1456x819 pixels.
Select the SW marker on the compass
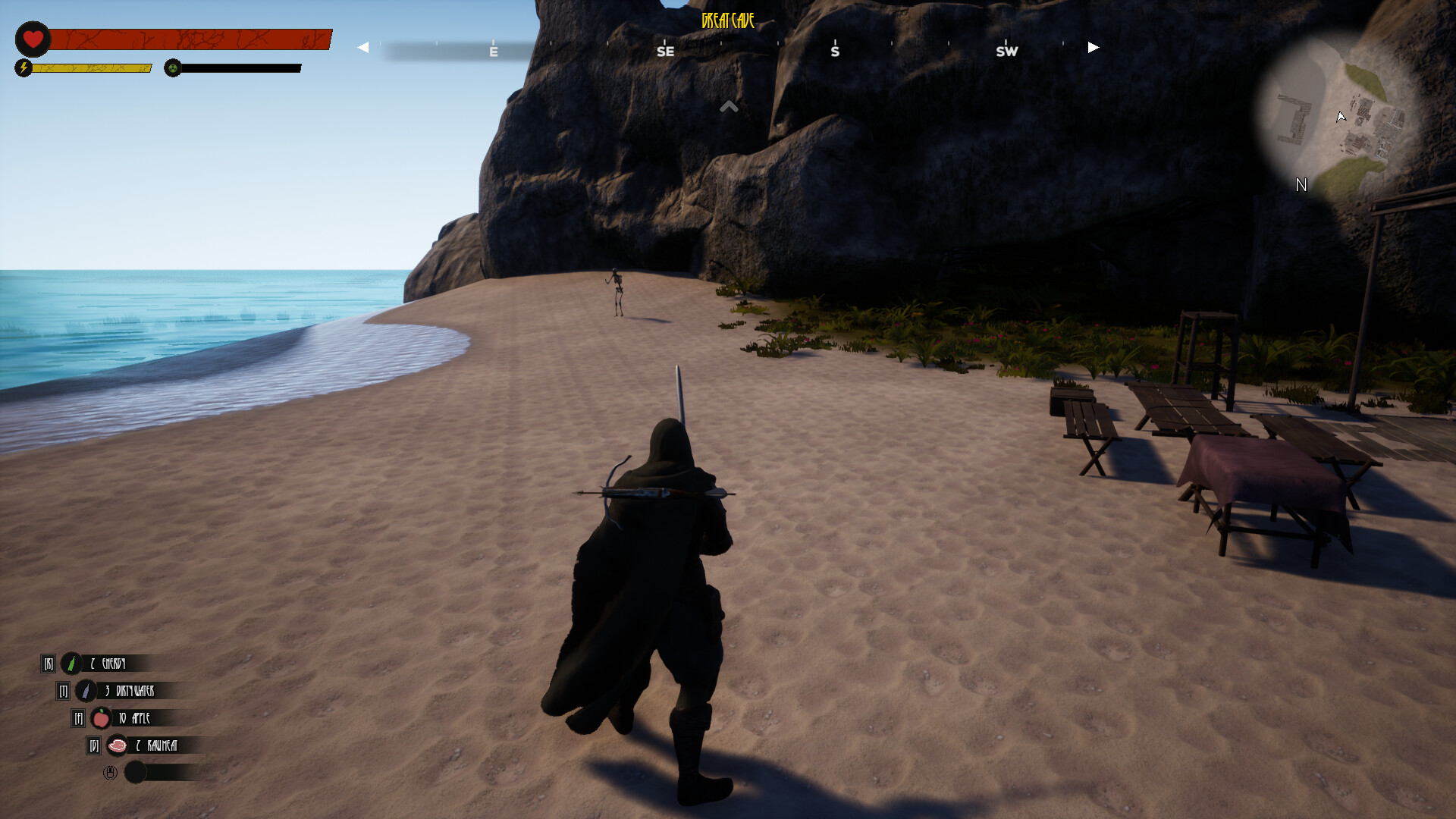1007,51
